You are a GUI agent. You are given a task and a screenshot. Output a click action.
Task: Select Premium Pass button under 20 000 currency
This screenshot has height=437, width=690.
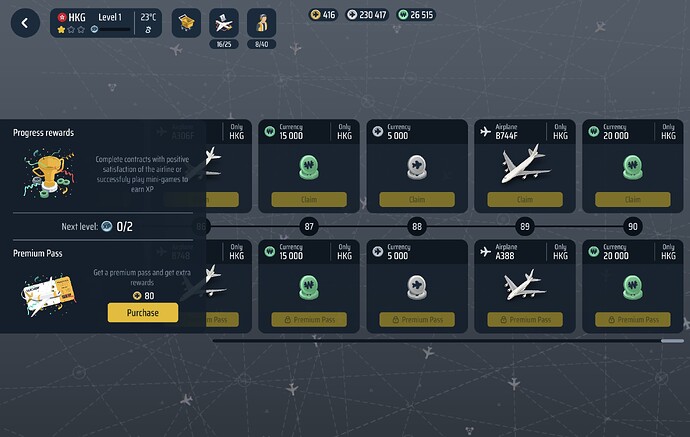click(632, 319)
